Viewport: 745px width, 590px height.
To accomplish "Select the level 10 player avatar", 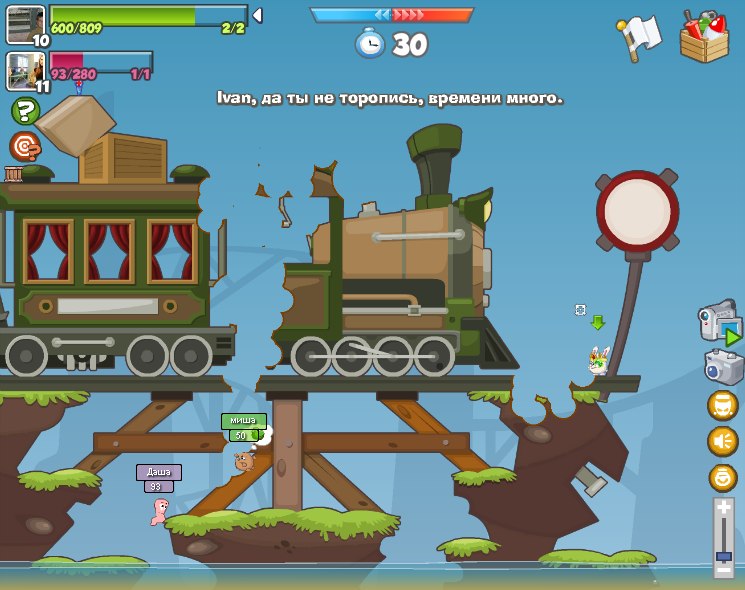I will pyautogui.click(x=26, y=24).
